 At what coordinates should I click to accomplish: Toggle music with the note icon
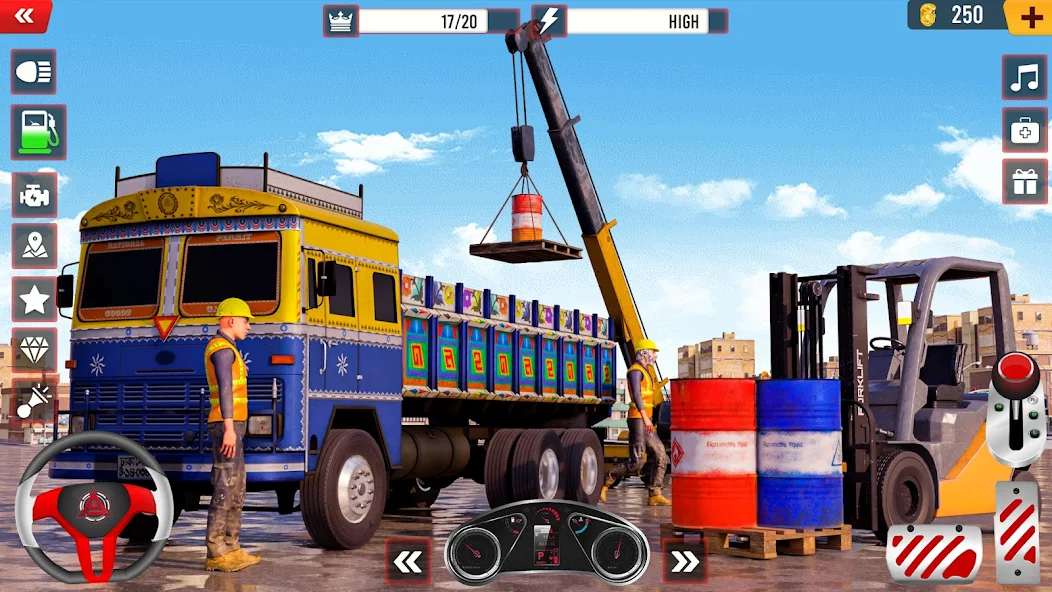coord(1025,78)
